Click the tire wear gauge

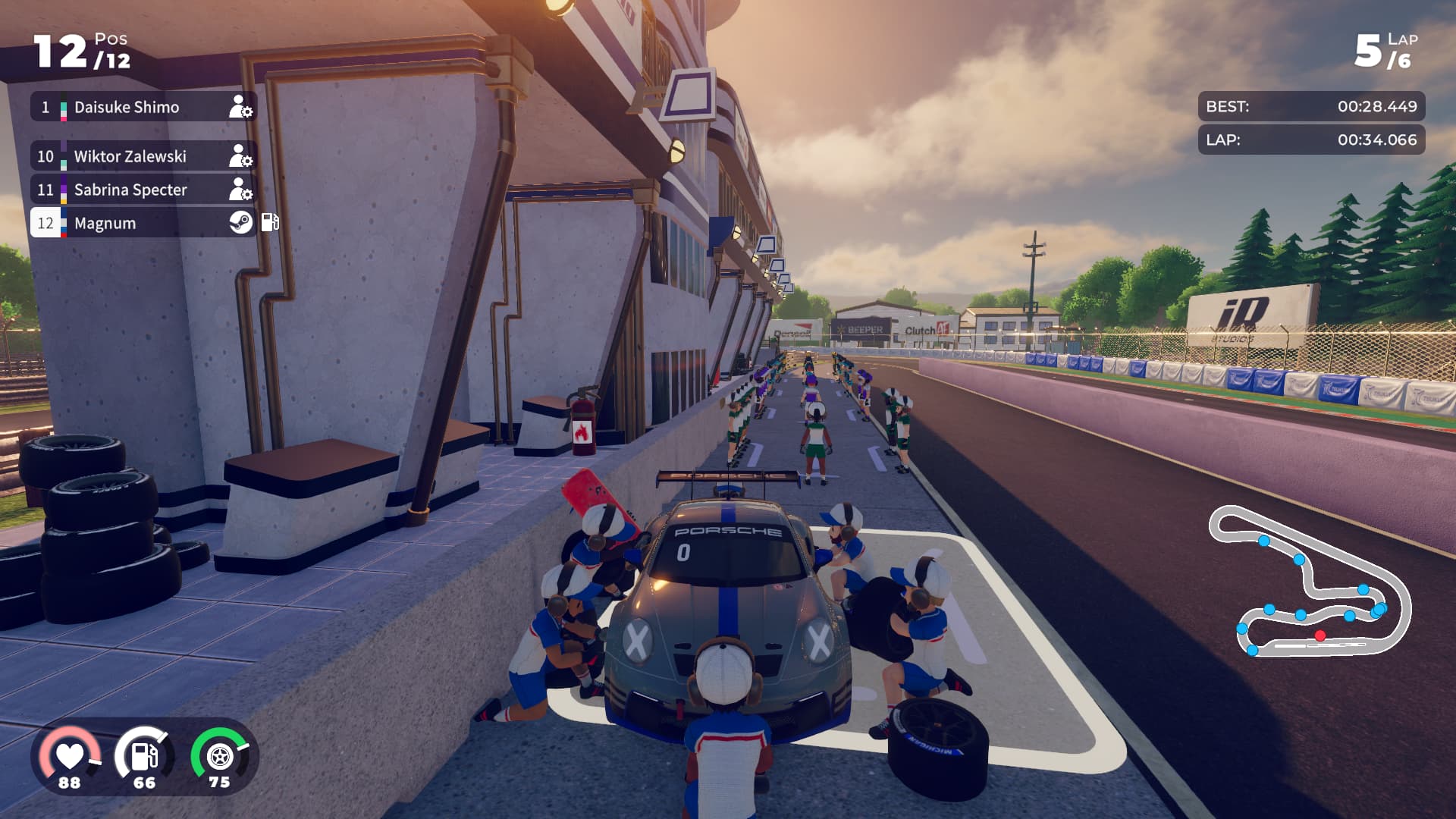pos(219,757)
